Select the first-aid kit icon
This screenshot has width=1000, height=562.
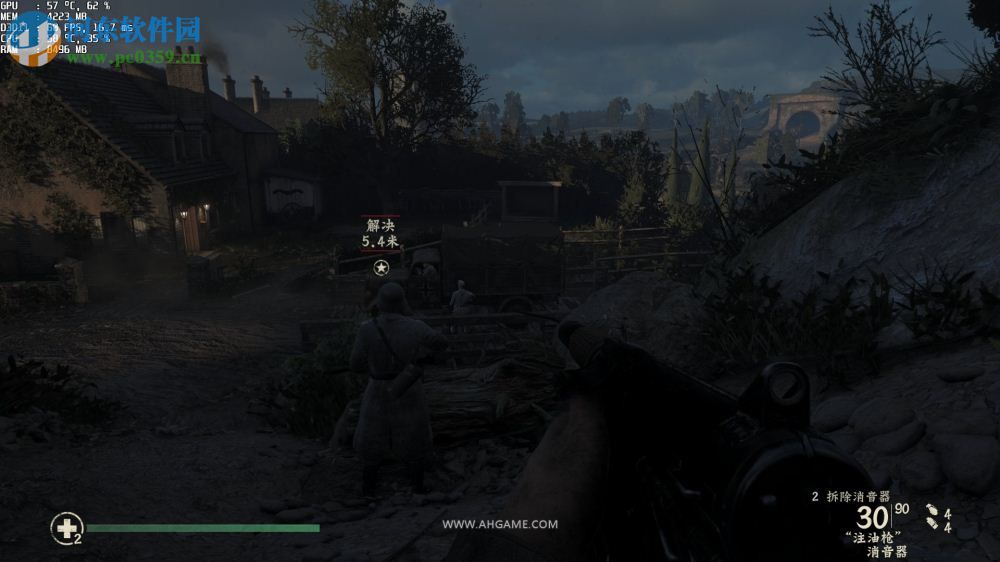point(67,527)
